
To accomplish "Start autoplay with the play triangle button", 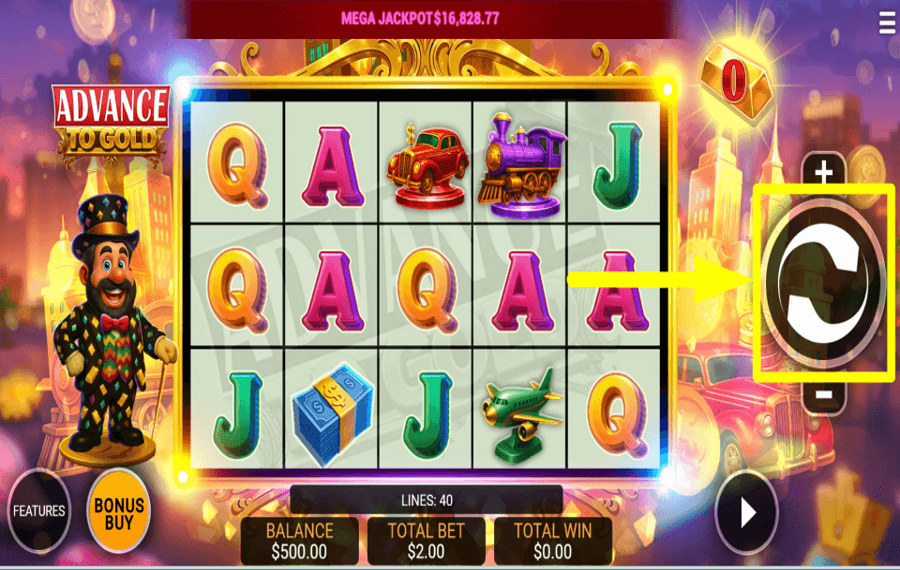I will click(746, 513).
